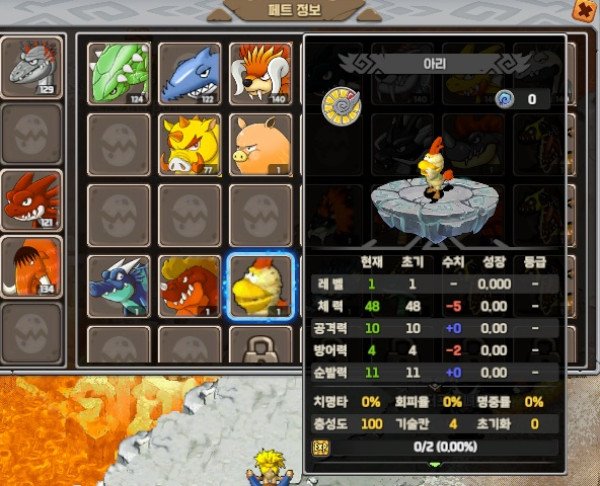Click the blue coin currency icon
600x486 pixels.
click(505, 98)
